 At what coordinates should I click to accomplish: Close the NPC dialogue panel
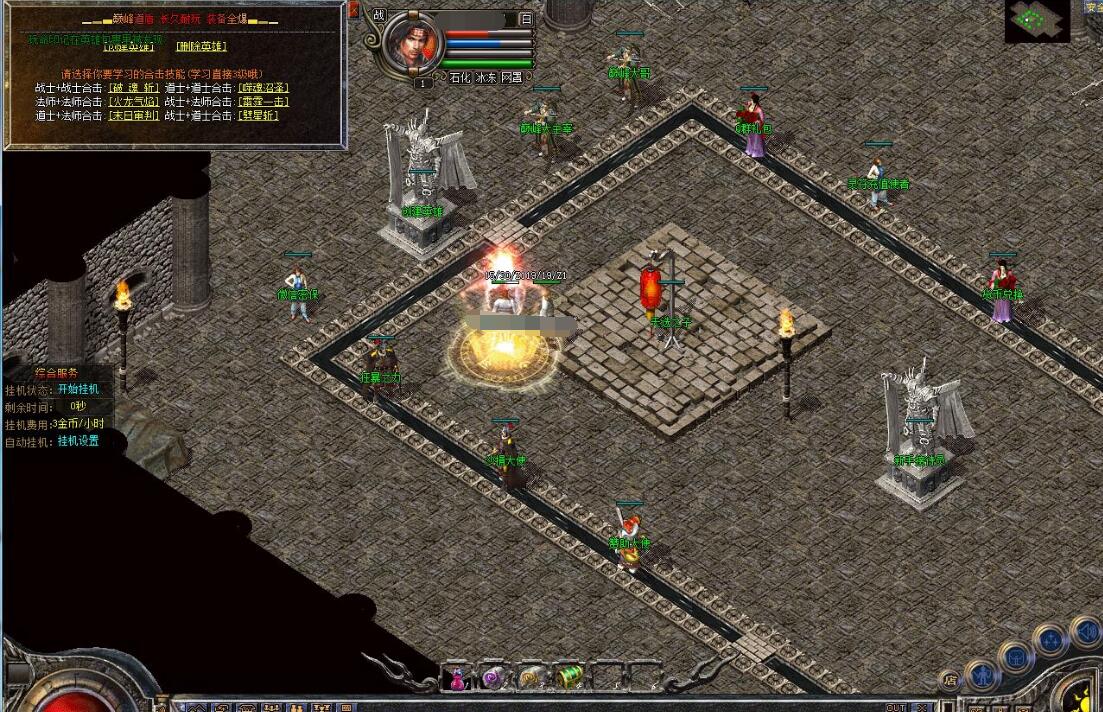coord(354,9)
